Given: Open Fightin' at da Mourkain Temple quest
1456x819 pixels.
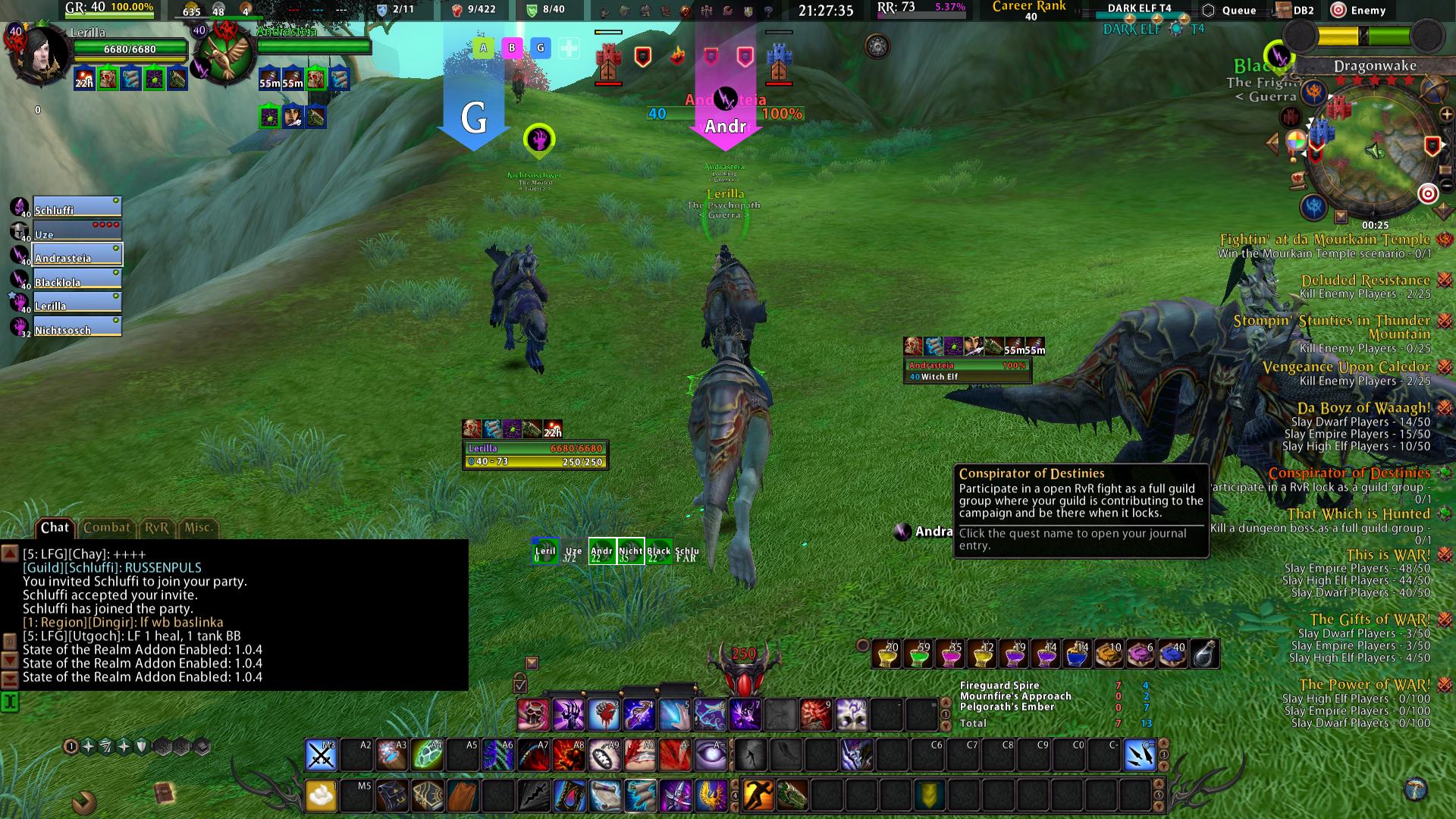Looking at the screenshot, I should click(x=1324, y=240).
